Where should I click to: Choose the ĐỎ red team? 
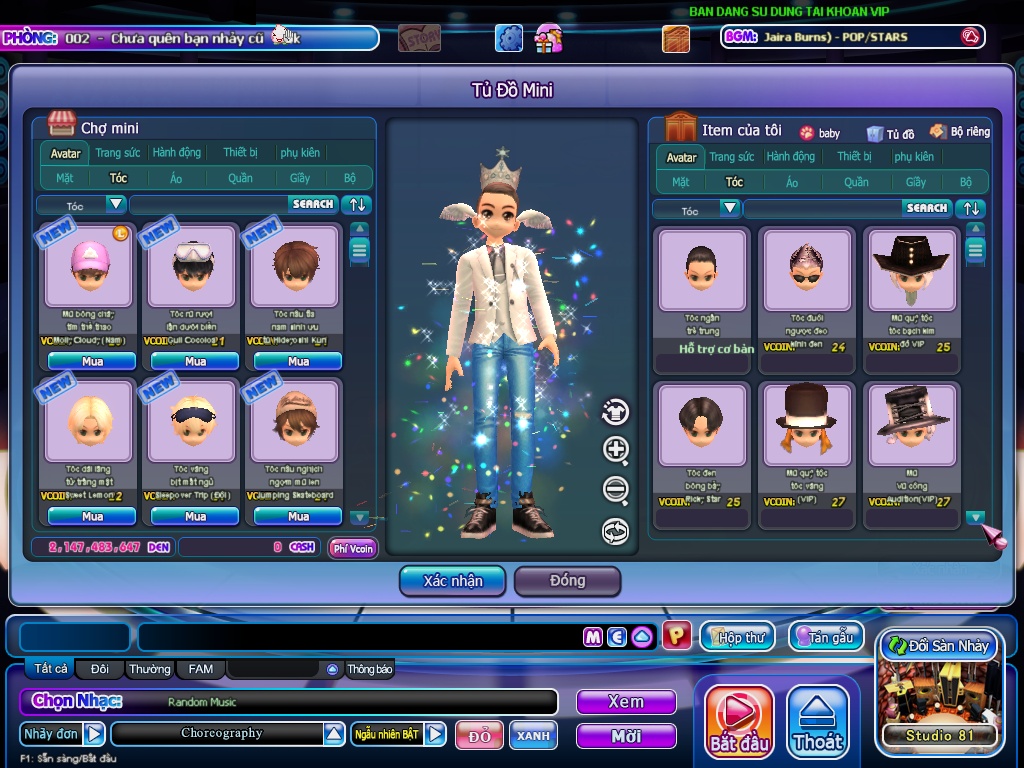point(479,735)
